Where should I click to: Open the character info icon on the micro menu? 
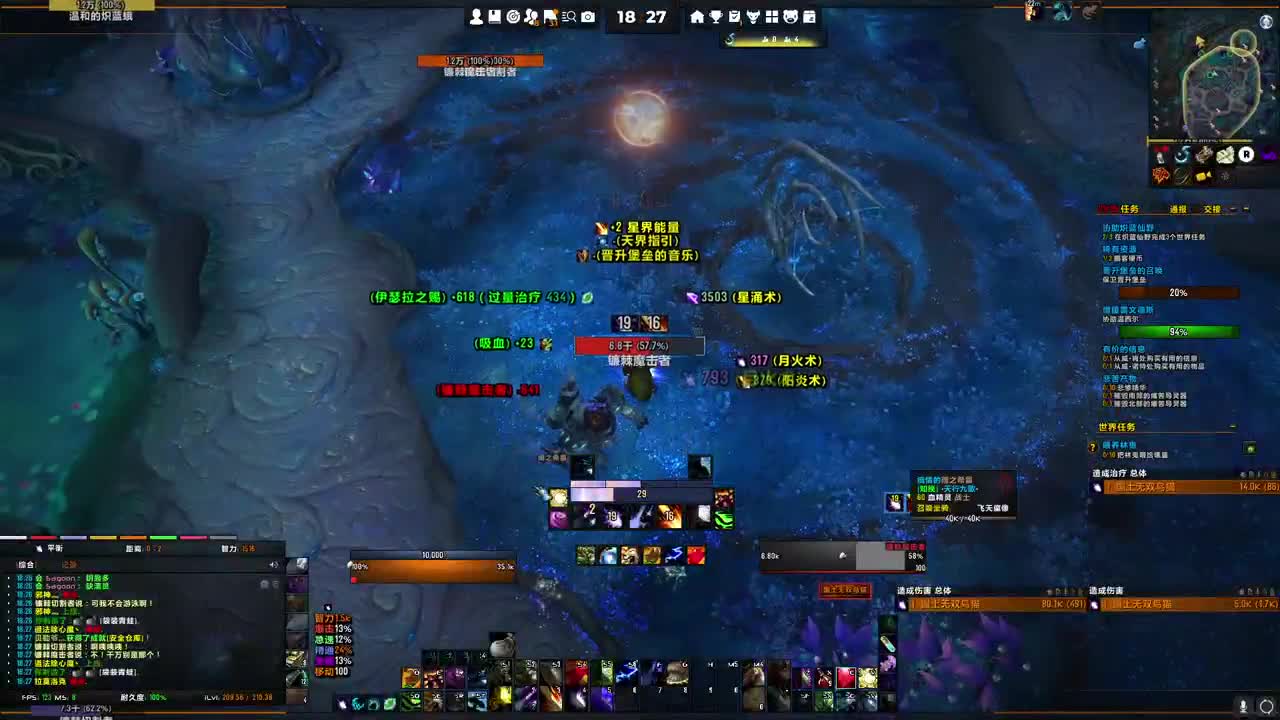(475, 16)
